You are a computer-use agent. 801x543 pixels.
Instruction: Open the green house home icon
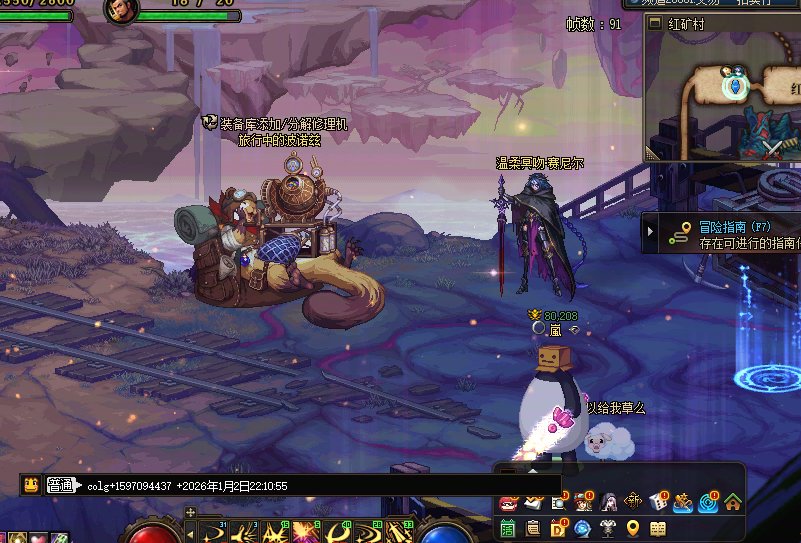click(733, 503)
